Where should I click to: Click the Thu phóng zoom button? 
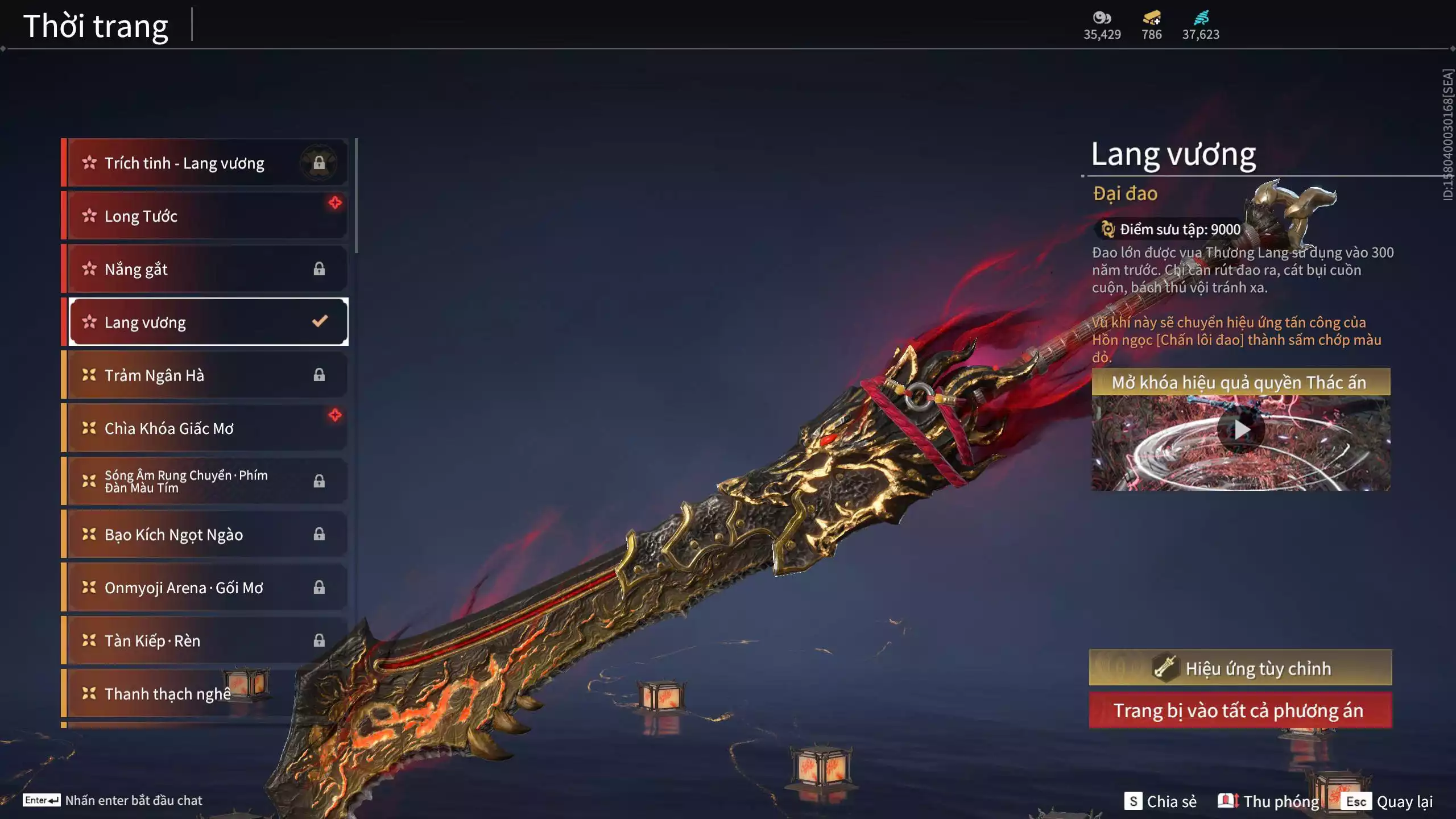coord(1269,801)
